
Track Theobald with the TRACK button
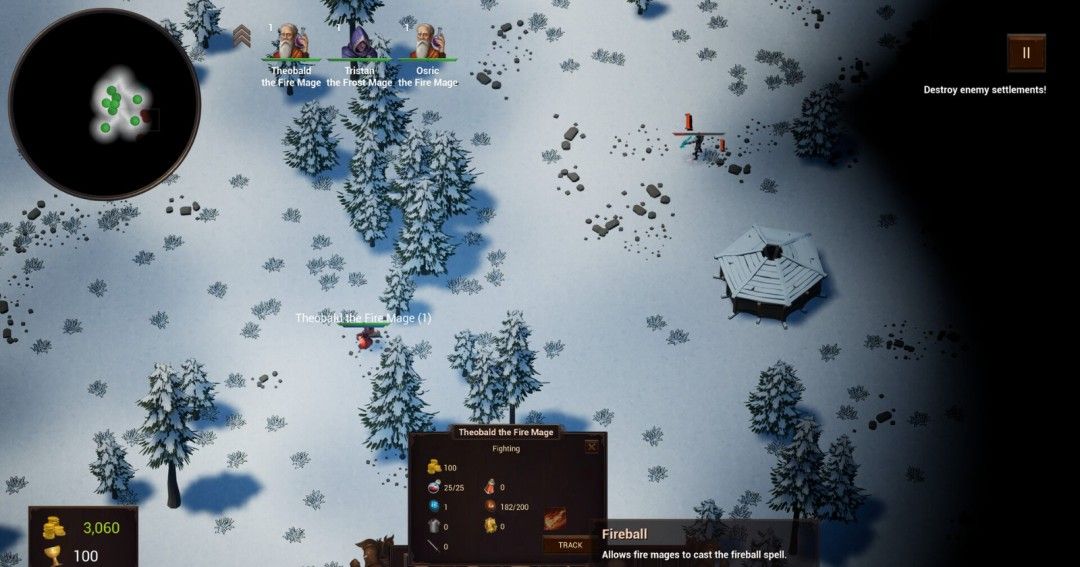tap(570, 545)
